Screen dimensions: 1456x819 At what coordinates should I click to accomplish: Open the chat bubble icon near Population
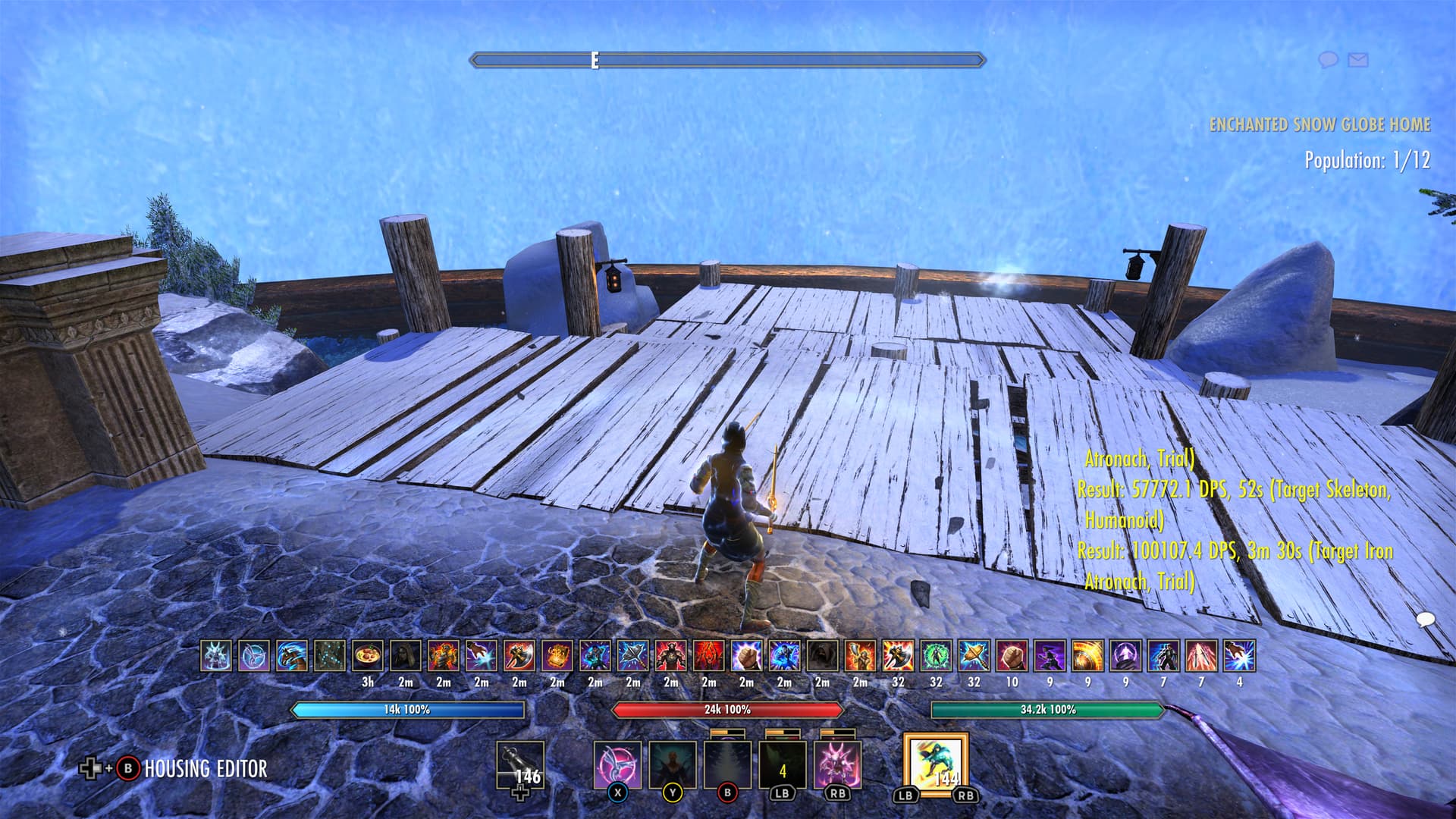click(x=1328, y=59)
